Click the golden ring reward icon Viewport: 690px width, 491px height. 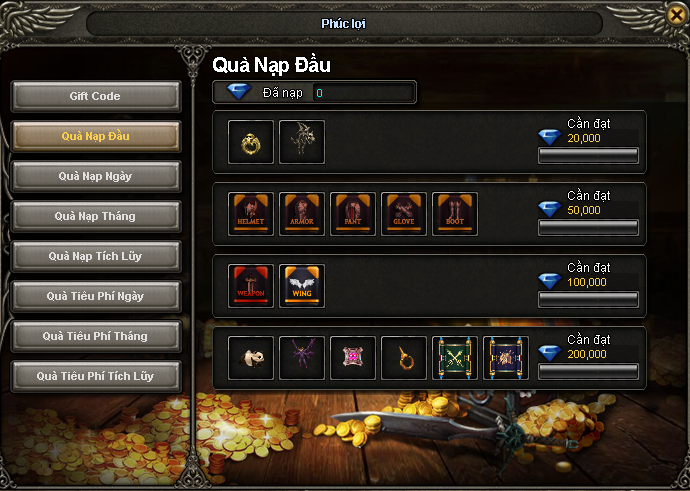[251, 143]
